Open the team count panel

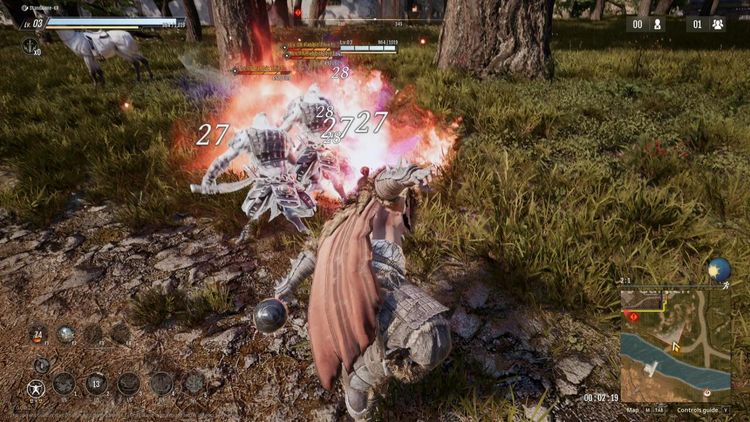pyautogui.click(x=706, y=24)
